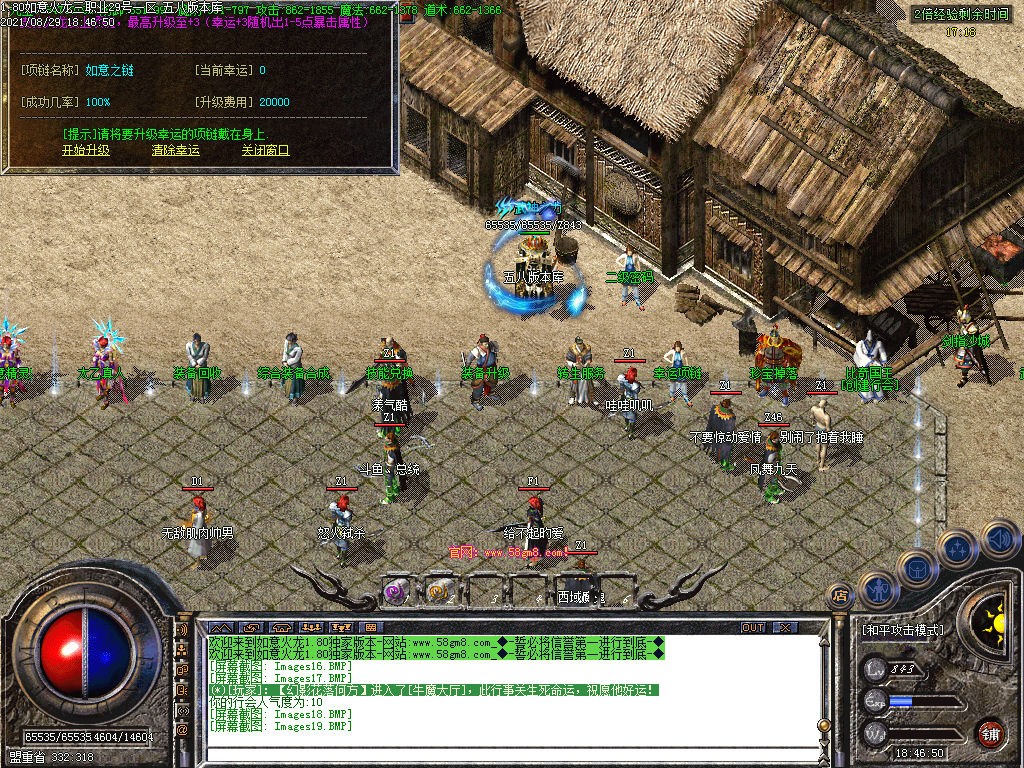Click the OUT button on chat bar
This screenshot has width=1024, height=768.
coord(753,627)
